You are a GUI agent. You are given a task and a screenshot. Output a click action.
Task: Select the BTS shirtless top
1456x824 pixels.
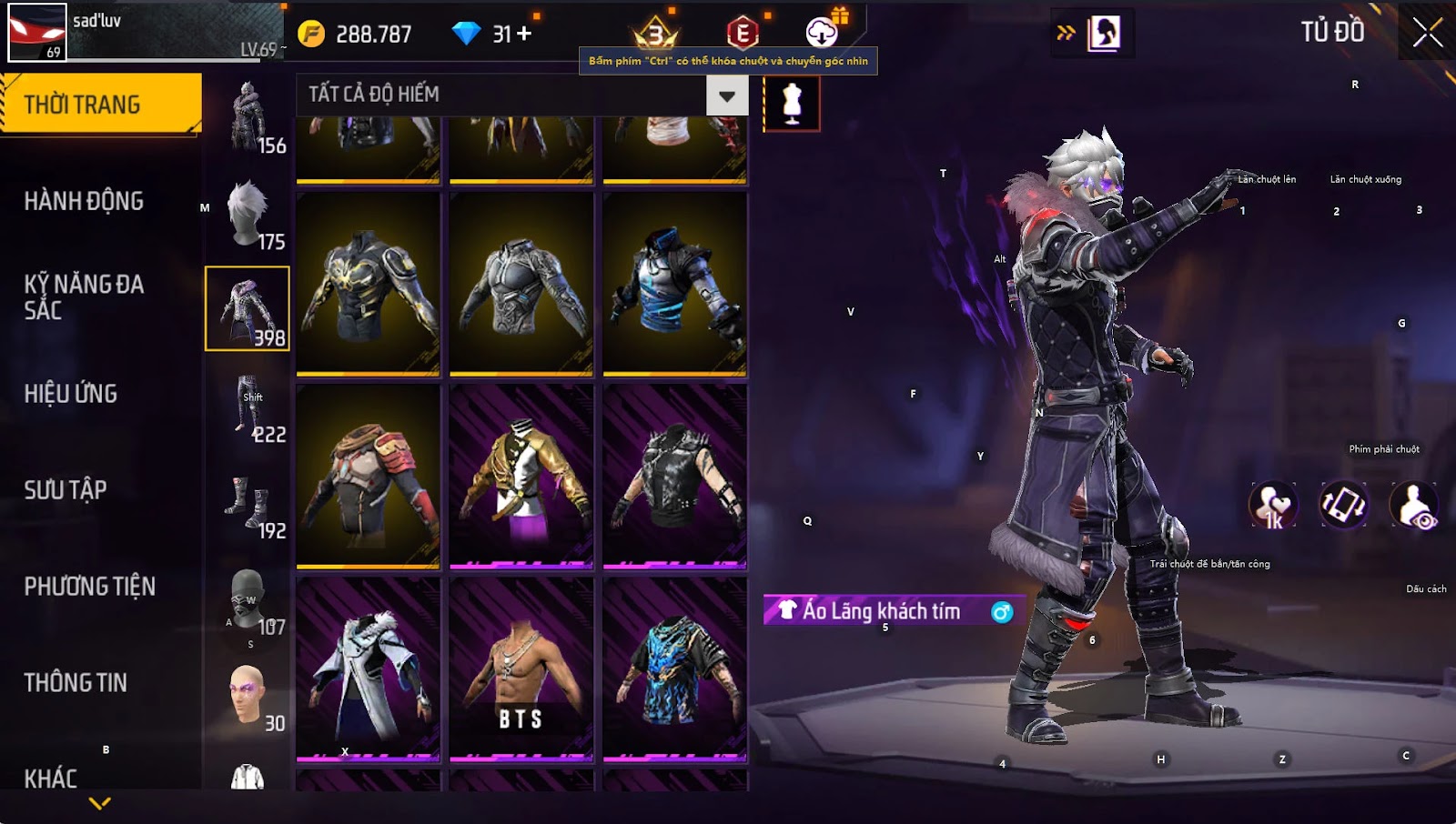point(521,668)
